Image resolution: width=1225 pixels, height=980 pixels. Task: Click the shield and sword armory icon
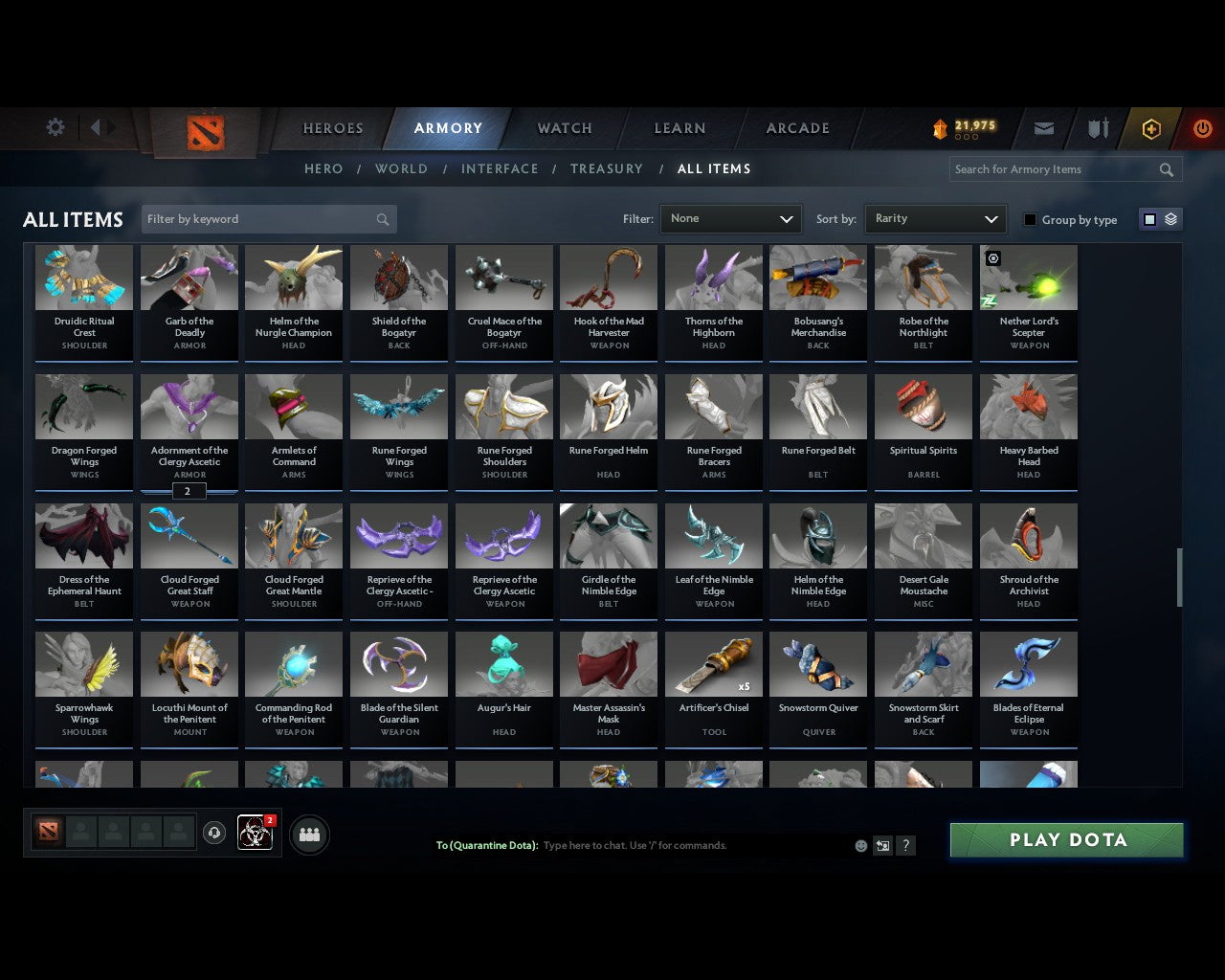click(x=1097, y=128)
